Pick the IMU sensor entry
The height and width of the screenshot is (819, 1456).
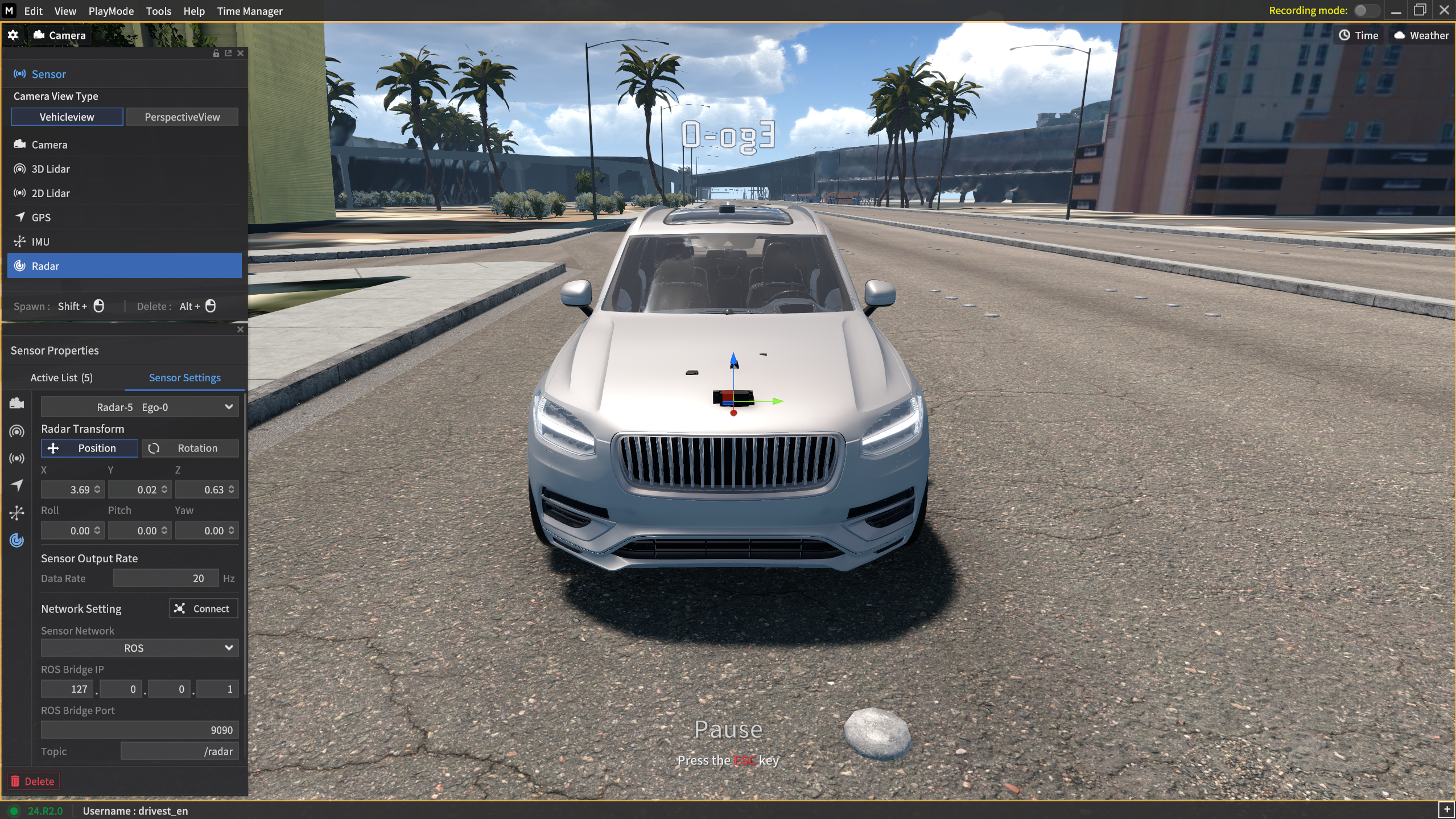[x=40, y=242]
